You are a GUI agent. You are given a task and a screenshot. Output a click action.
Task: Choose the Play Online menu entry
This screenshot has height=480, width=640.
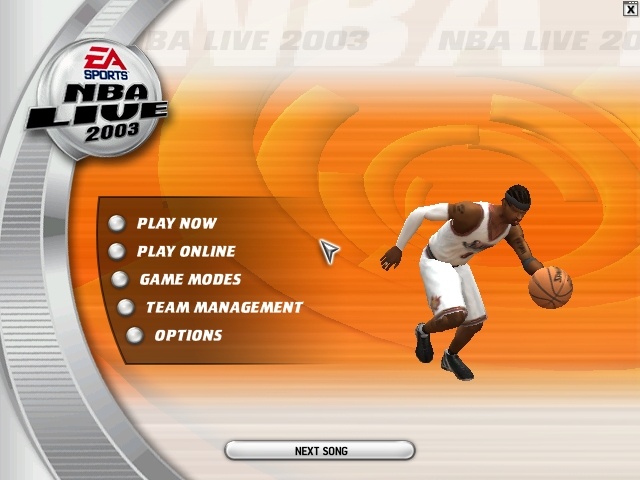(x=186, y=252)
